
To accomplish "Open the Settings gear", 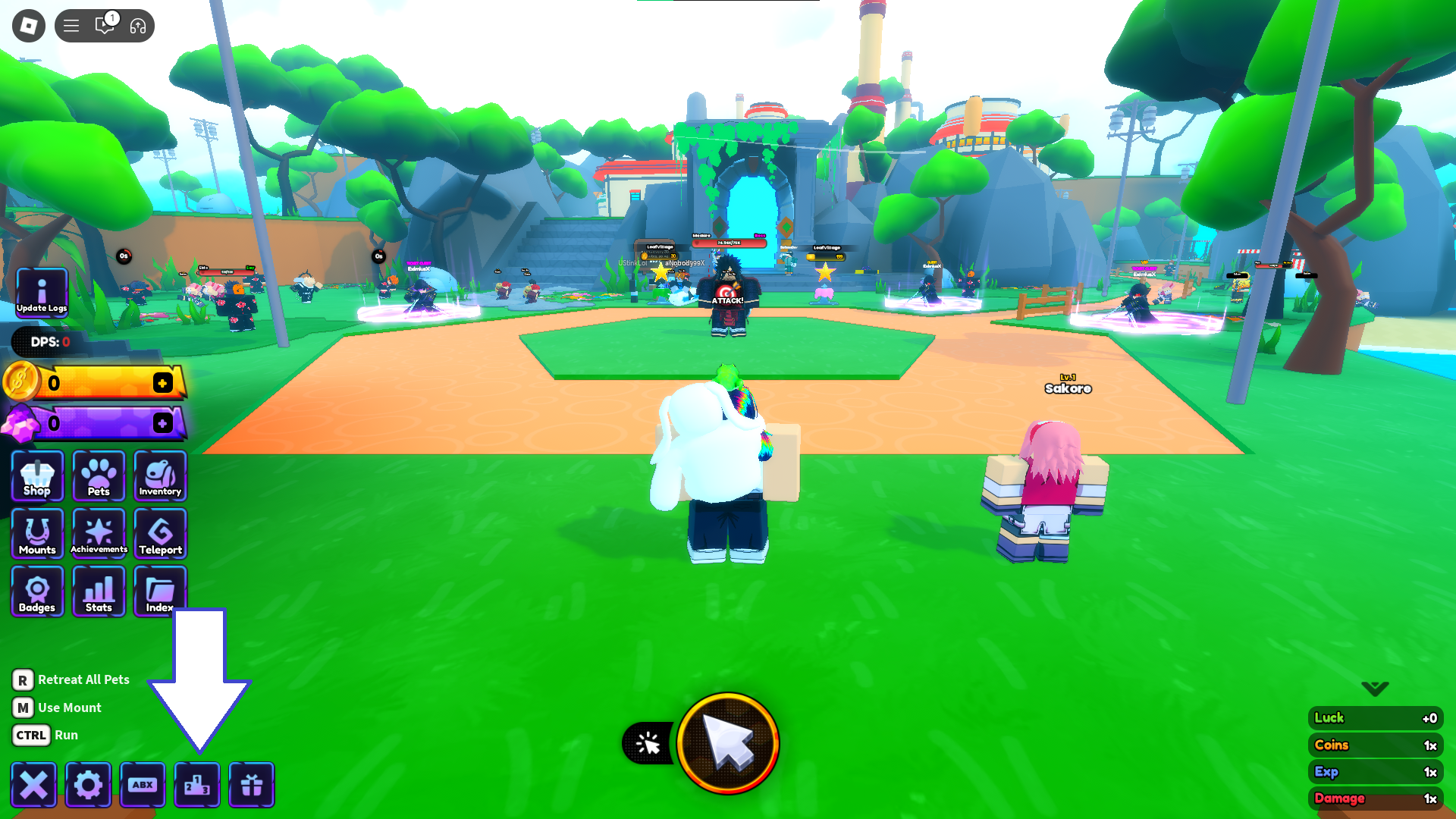I will (89, 785).
